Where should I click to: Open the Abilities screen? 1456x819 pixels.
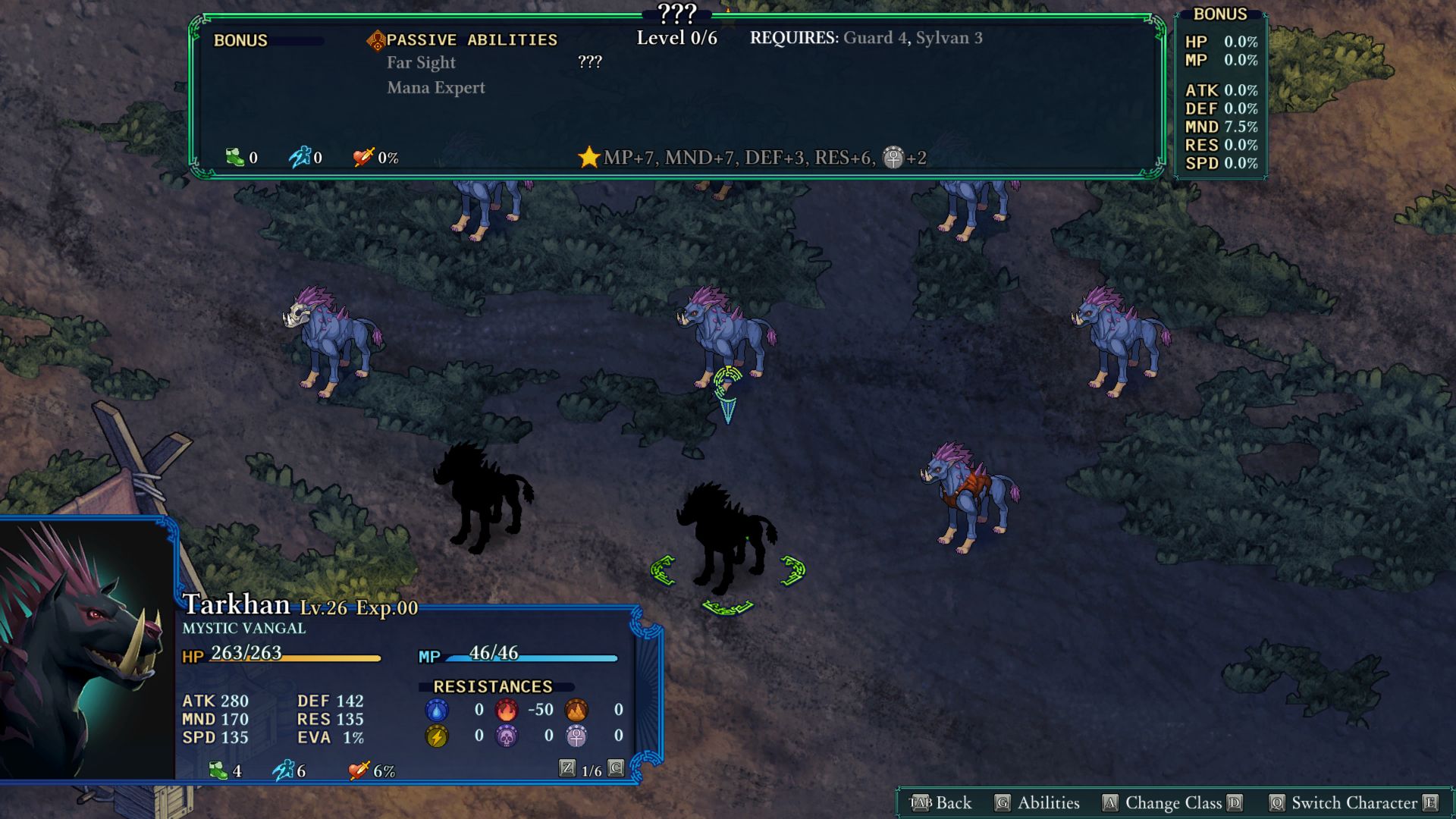point(1037,803)
